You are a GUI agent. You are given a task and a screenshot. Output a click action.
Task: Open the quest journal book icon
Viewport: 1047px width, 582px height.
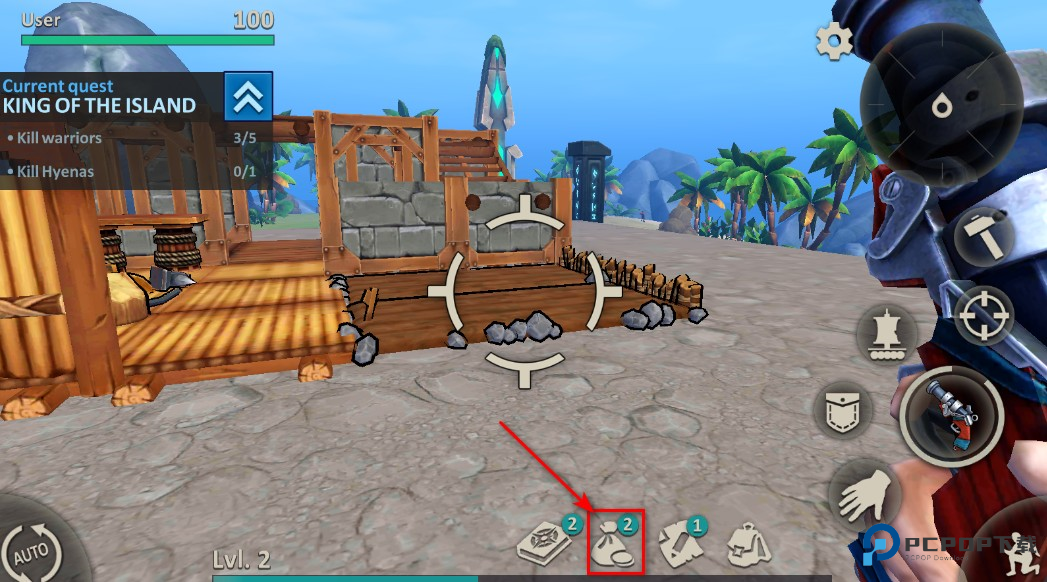coord(544,541)
